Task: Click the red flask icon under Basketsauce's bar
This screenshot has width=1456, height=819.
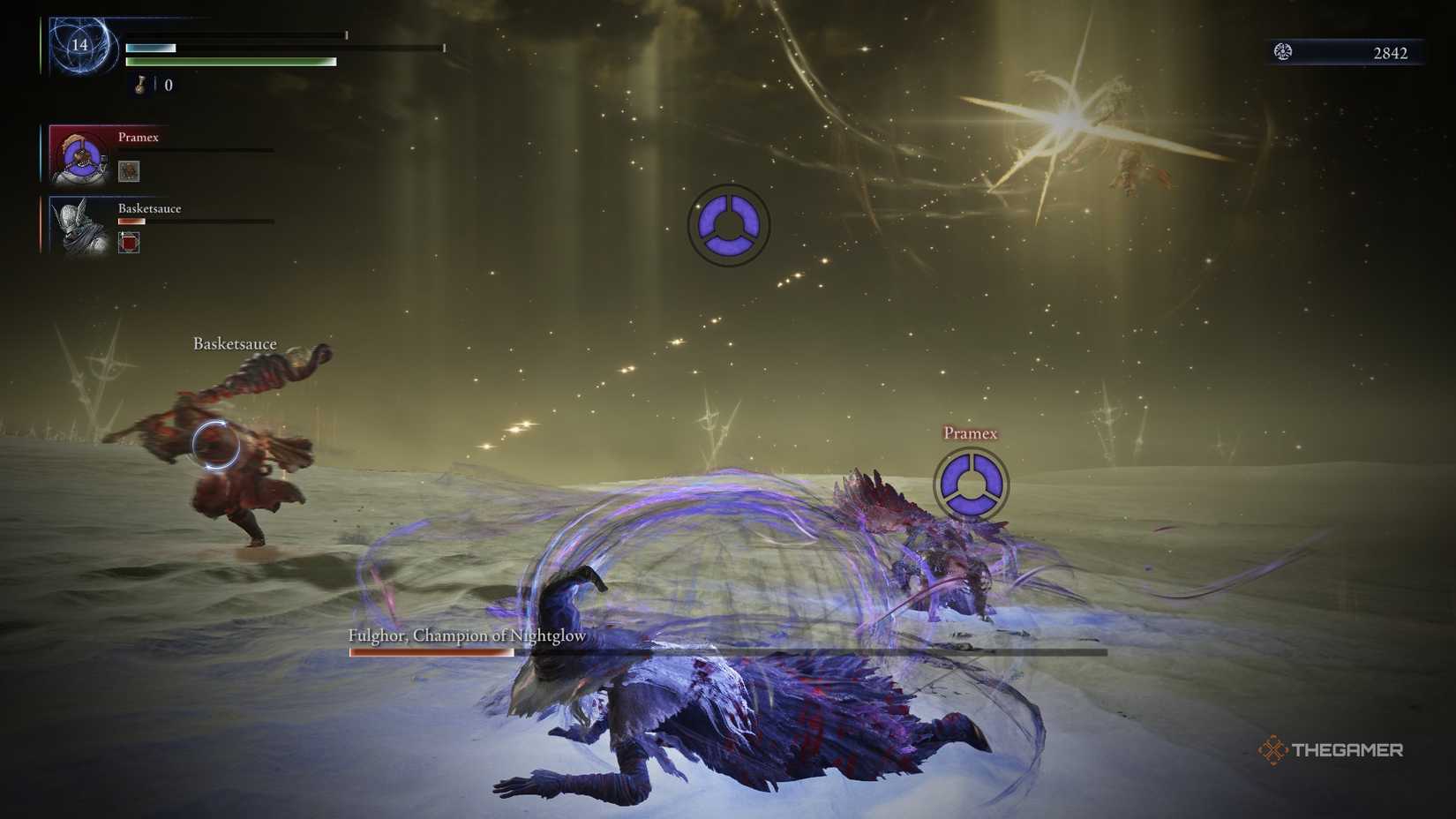Action: pyautogui.click(x=129, y=242)
